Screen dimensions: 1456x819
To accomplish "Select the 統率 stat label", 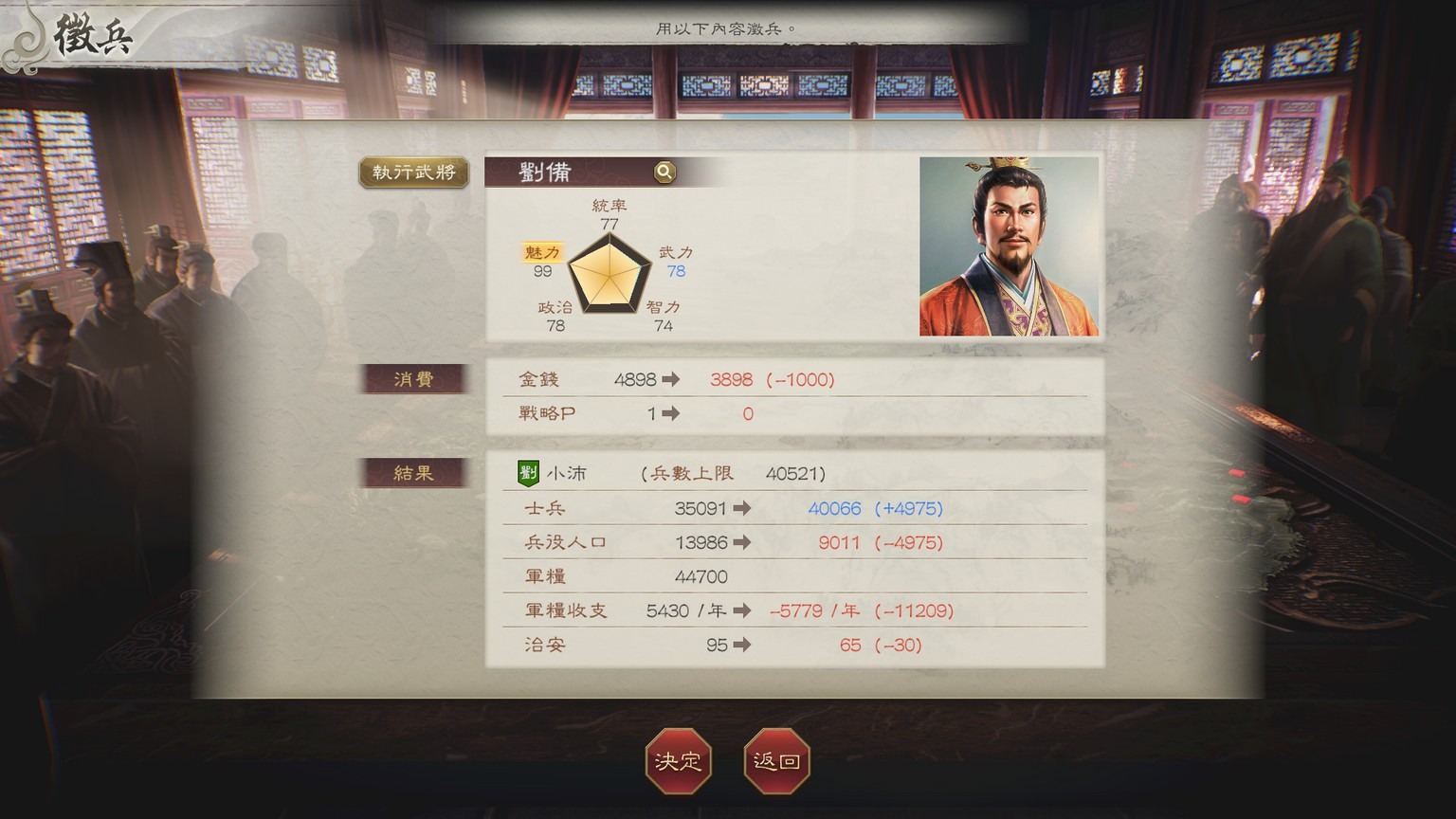I will 610,204.
